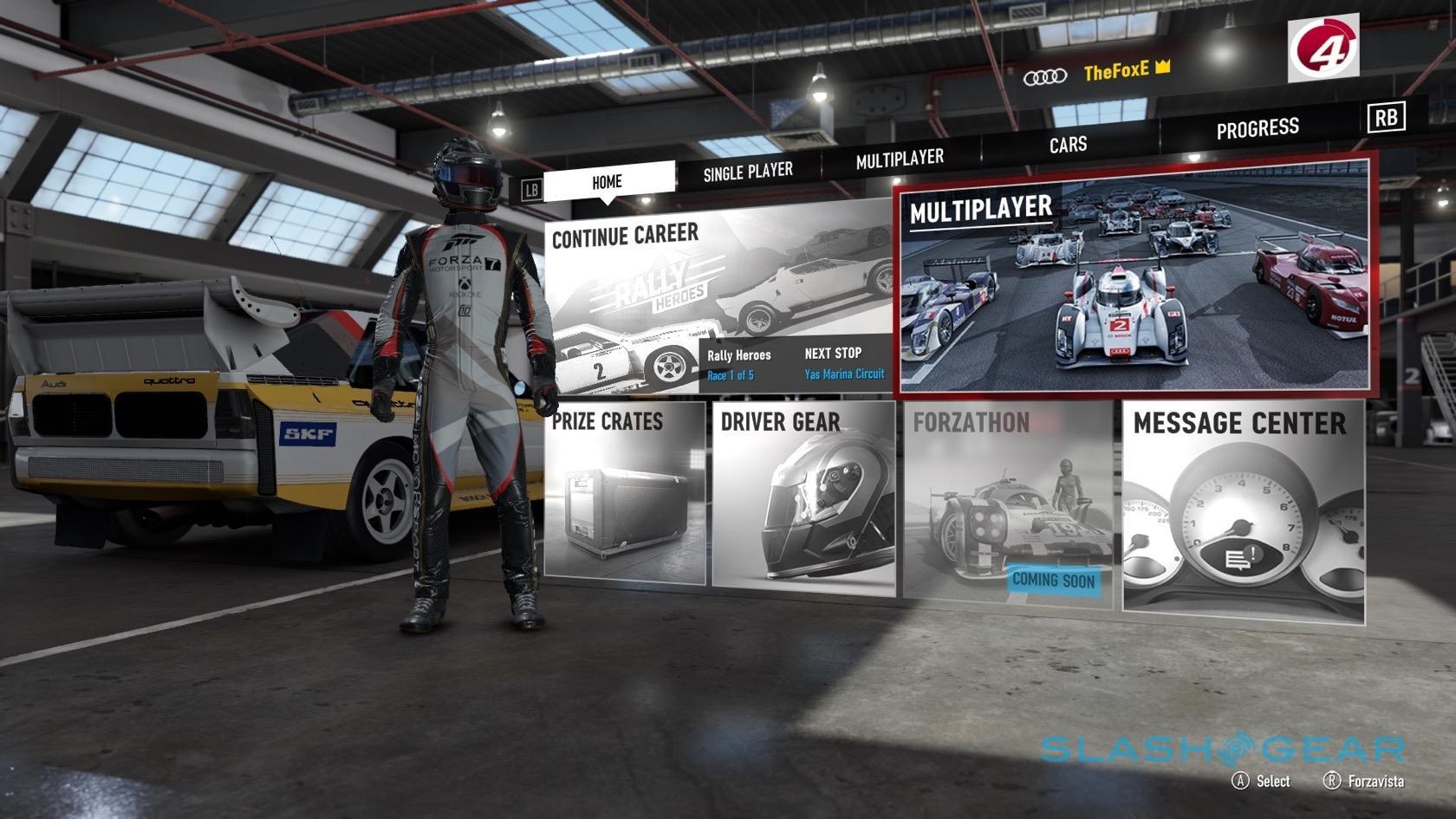Open the Single Player tab

[748, 172]
